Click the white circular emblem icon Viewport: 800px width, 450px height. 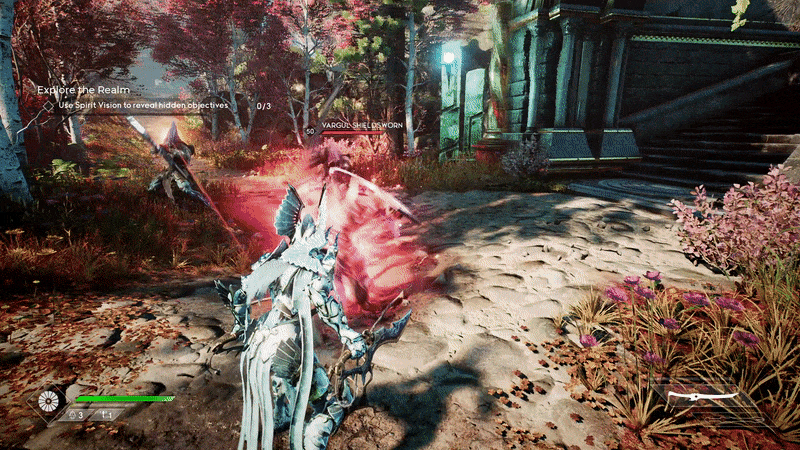click(49, 401)
